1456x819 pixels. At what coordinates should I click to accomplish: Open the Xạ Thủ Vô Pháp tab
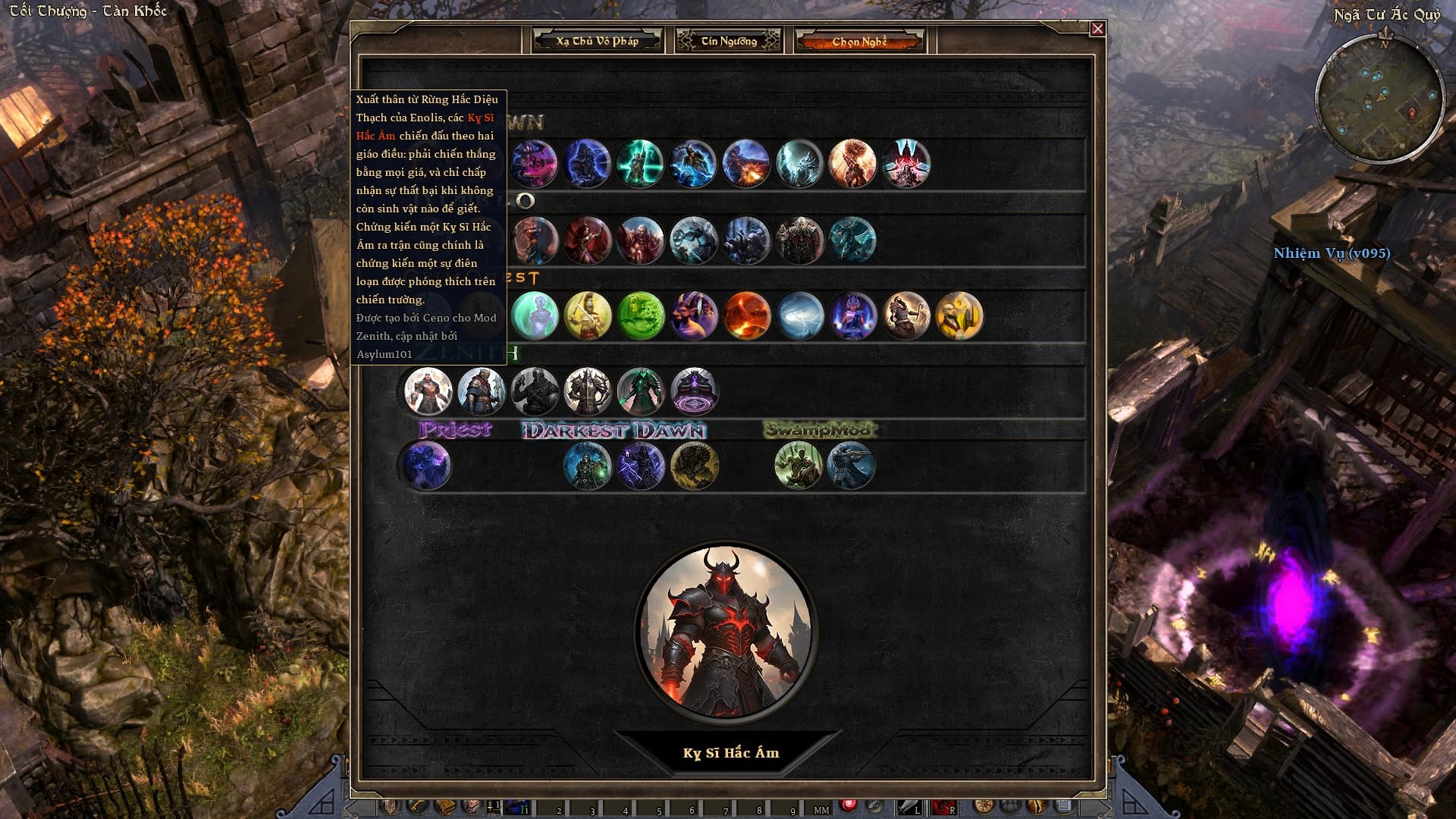point(598,41)
